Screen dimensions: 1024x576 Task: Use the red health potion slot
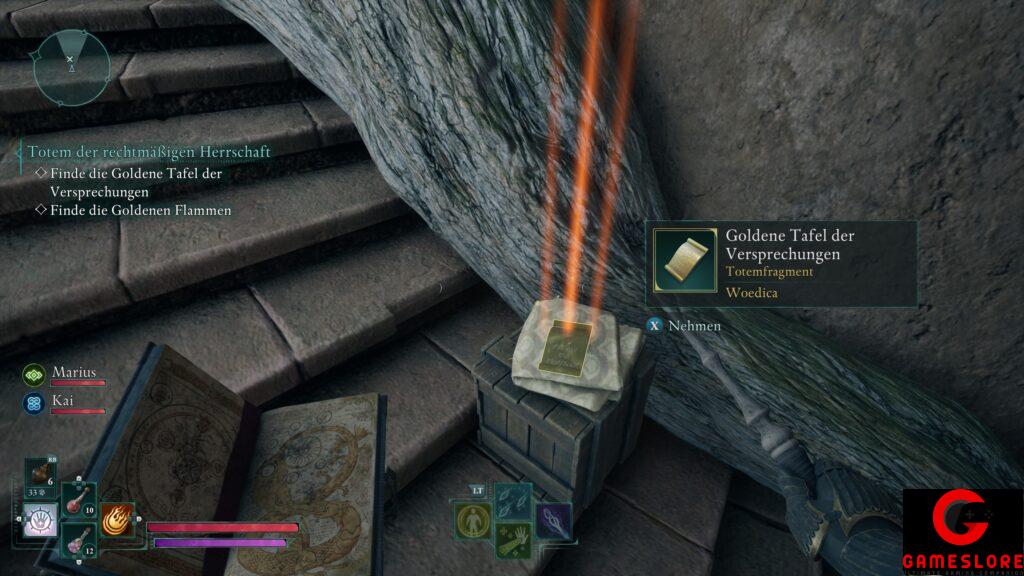pos(78,499)
